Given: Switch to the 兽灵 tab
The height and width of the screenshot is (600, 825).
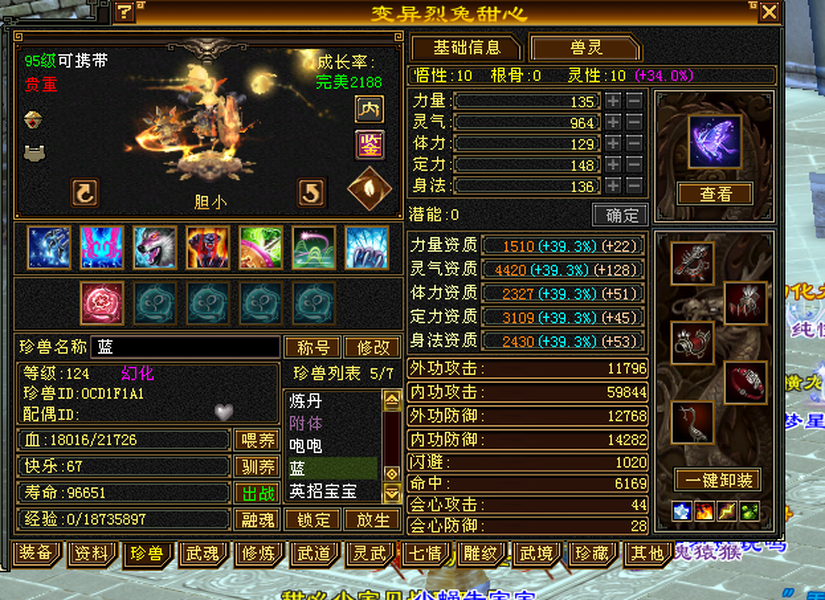Looking at the screenshot, I should click(x=585, y=48).
